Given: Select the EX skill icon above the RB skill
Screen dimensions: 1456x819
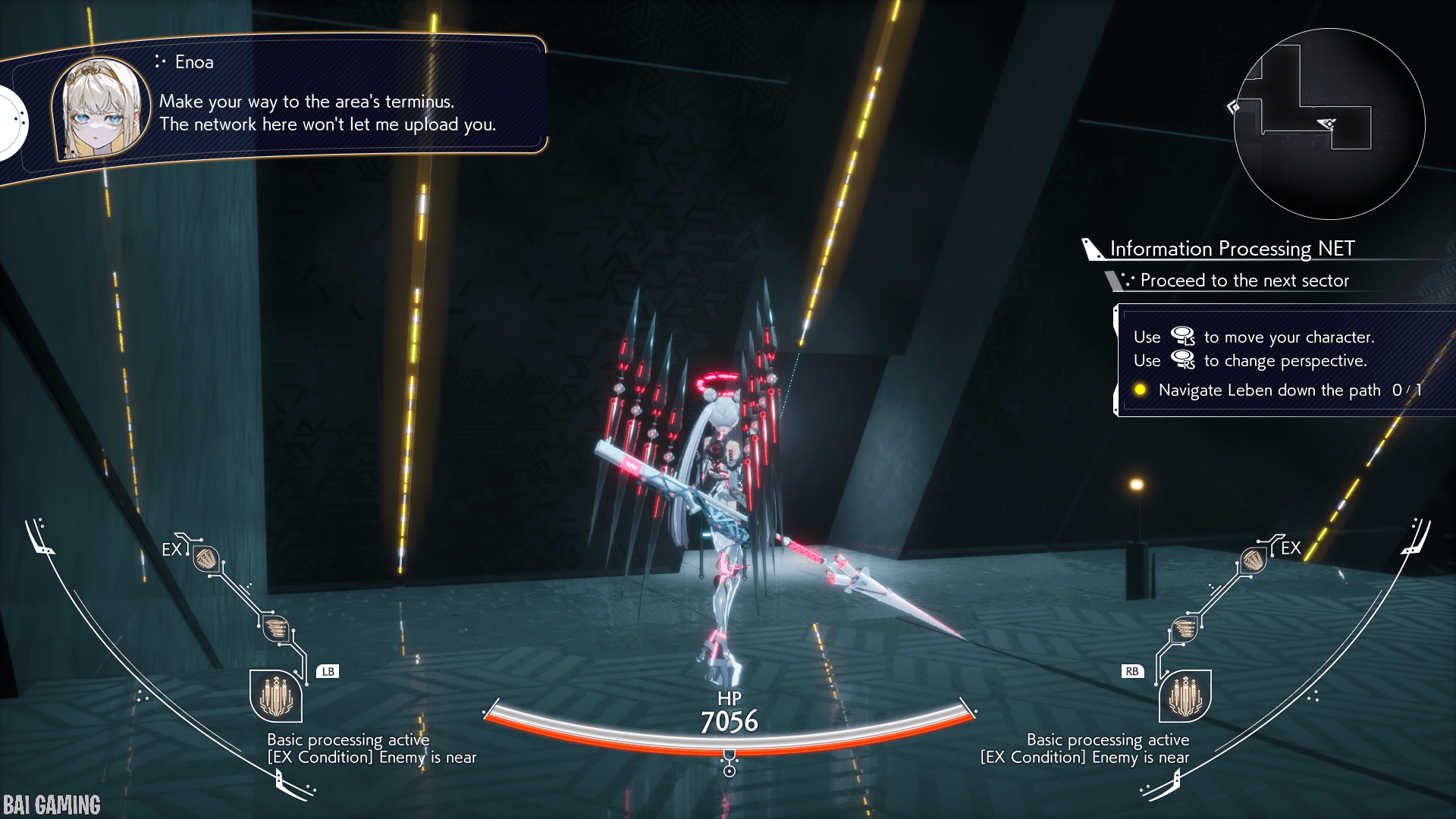Looking at the screenshot, I should coord(1253,560).
